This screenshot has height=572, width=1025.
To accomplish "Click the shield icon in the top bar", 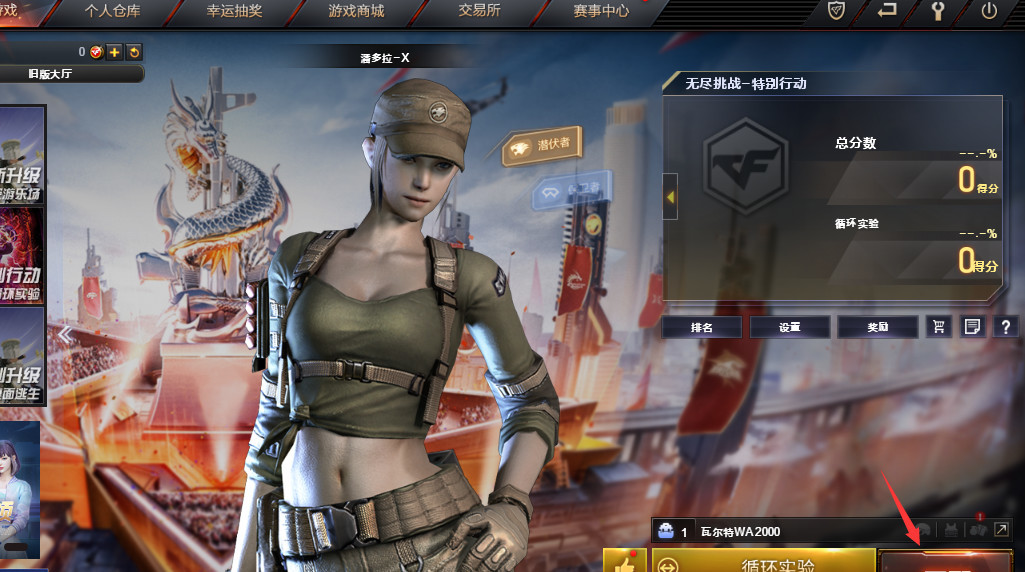I will pos(837,11).
